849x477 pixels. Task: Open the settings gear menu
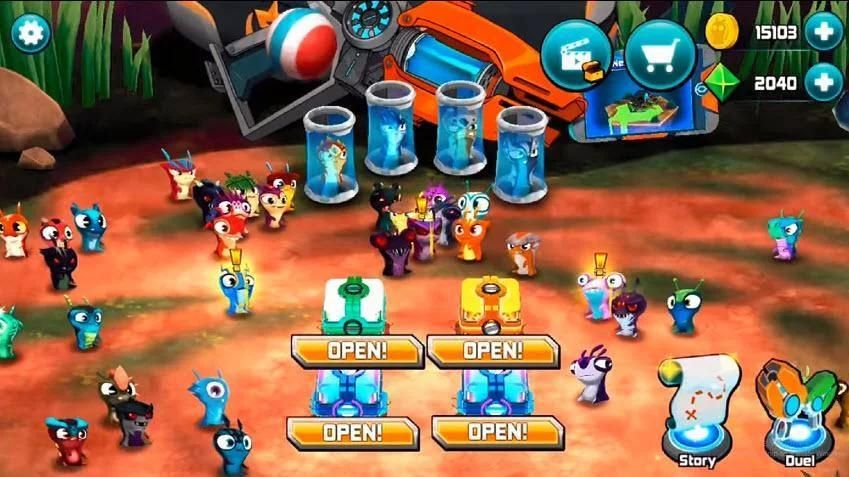tap(31, 33)
